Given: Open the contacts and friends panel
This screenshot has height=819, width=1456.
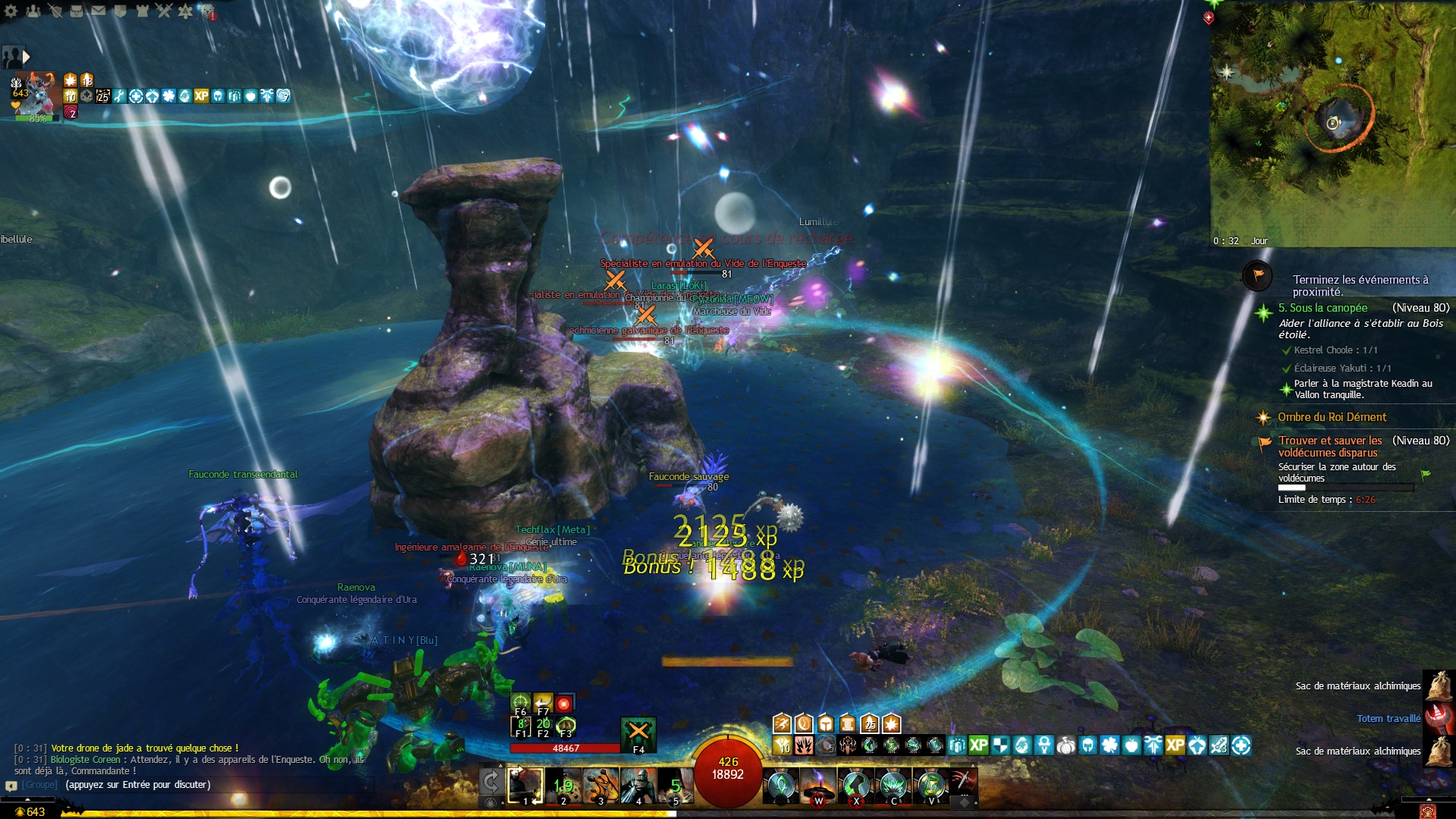Looking at the screenshot, I should 33,11.
